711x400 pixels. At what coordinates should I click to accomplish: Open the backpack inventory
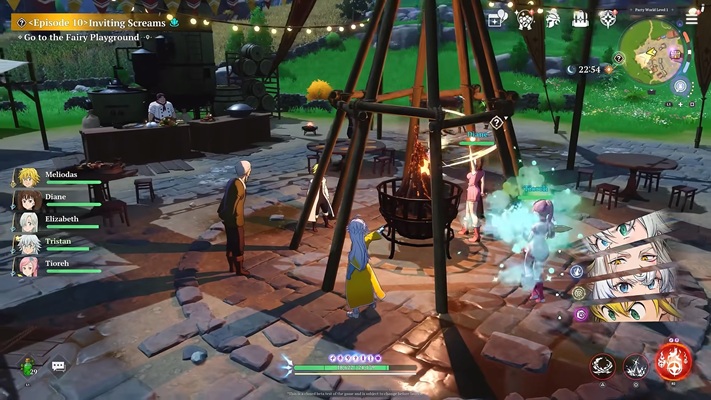(580, 18)
